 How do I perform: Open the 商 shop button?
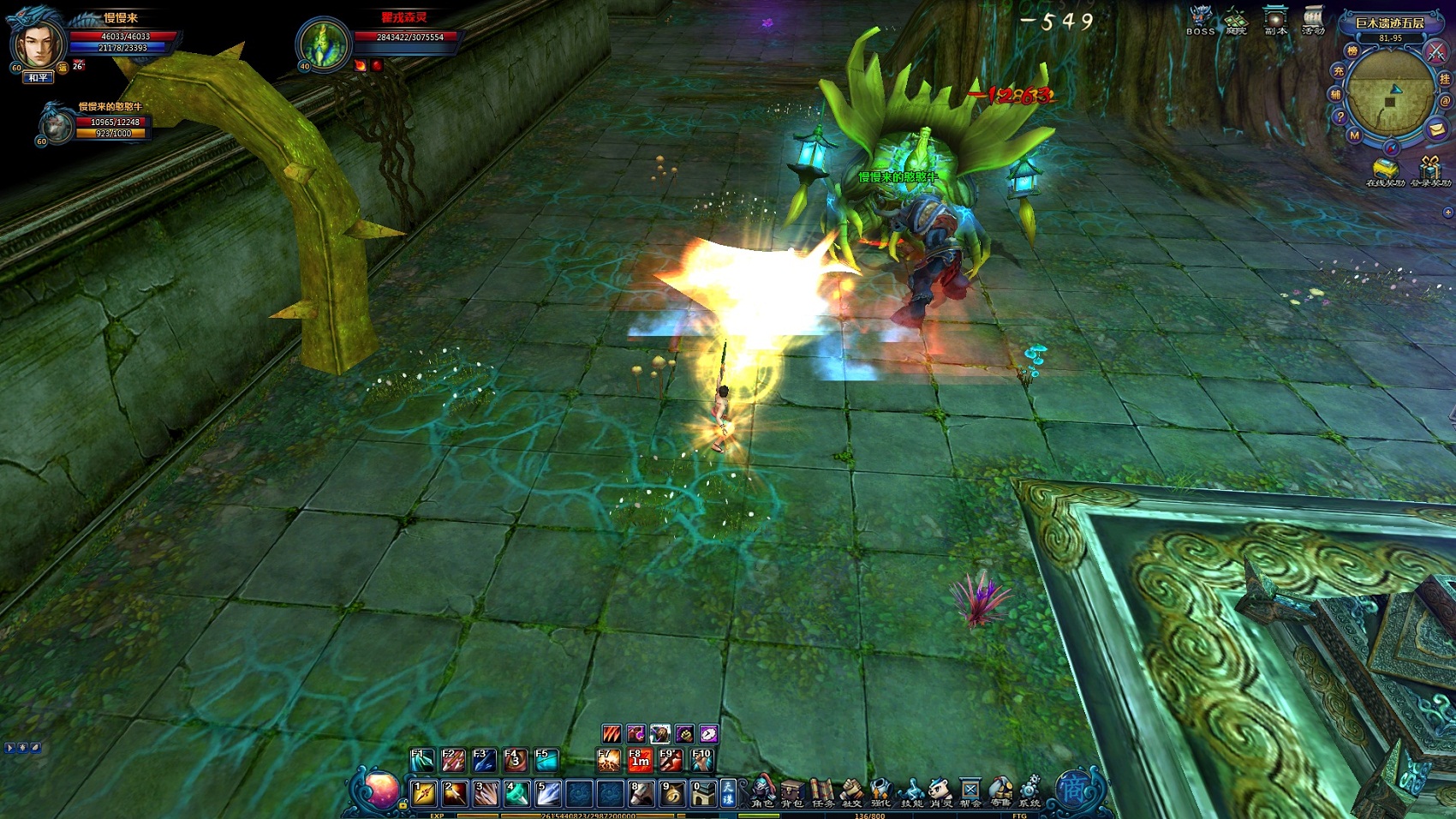click(1073, 789)
